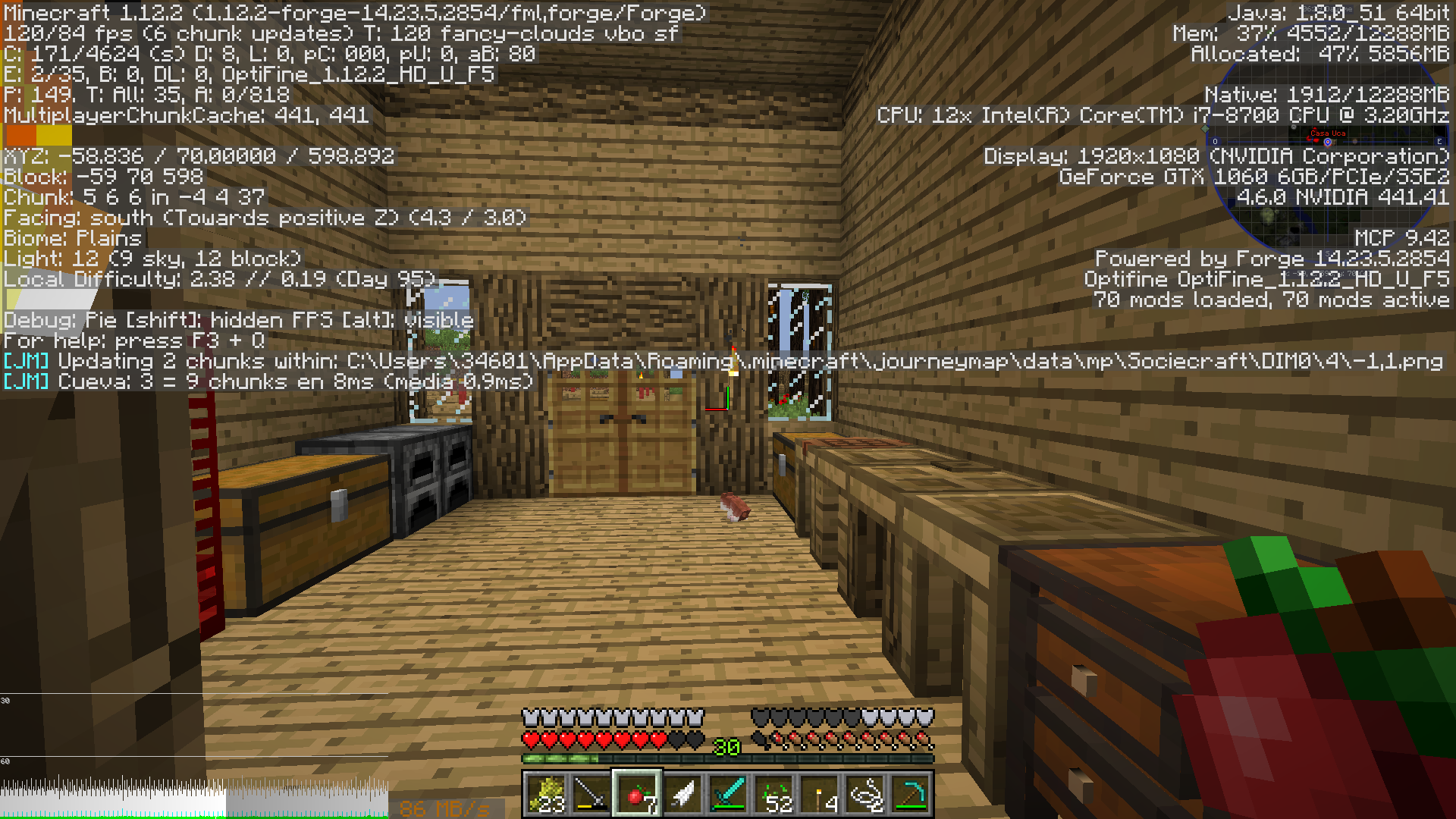The width and height of the screenshot is (1456, 819).
Task: Select the arrow in the hotbar
Action: 686,792
